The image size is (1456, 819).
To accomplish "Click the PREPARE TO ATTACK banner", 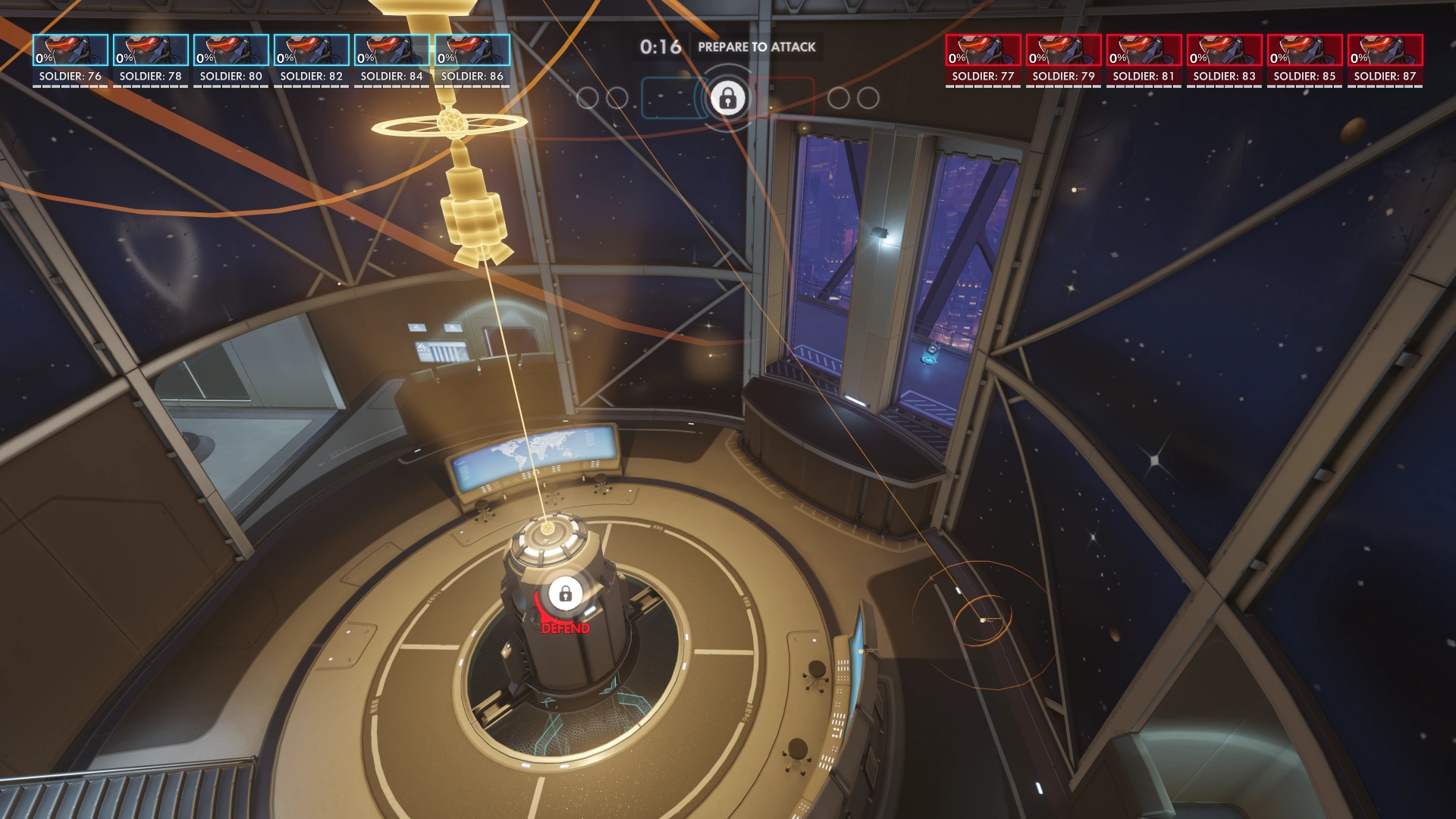I will 758,46.
